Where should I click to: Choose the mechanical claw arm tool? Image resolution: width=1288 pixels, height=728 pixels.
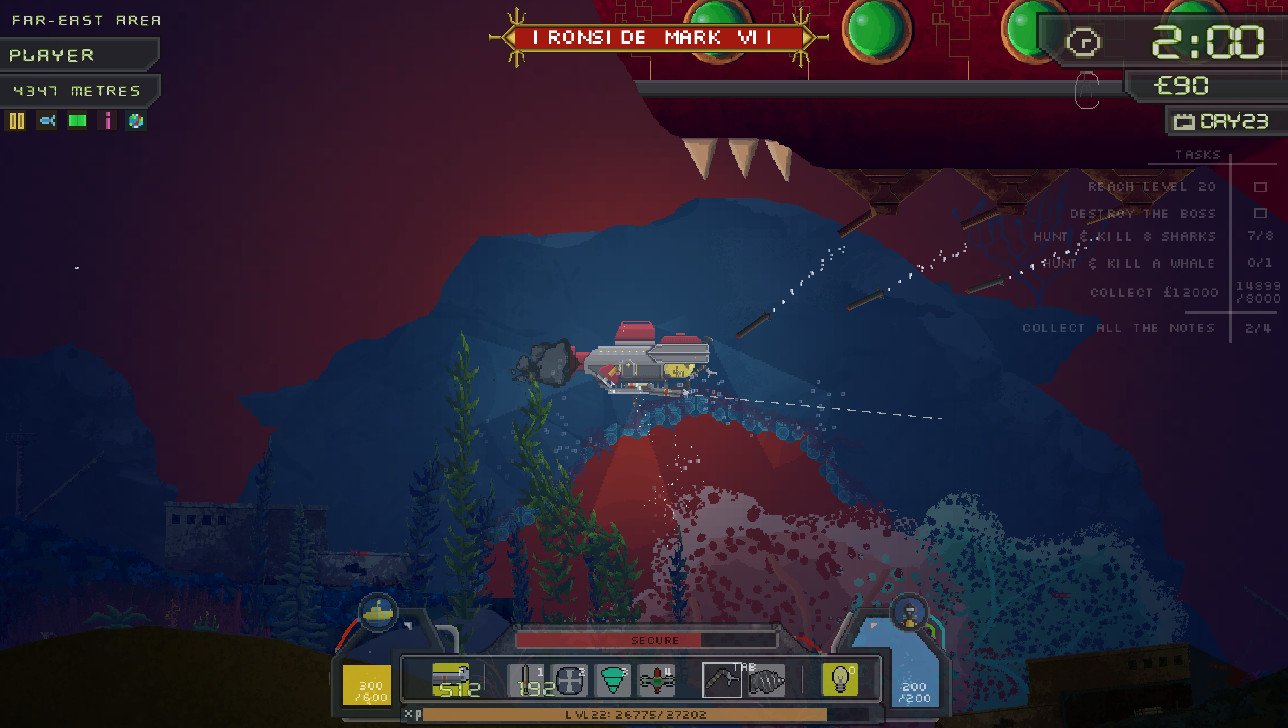pos(722,679)
